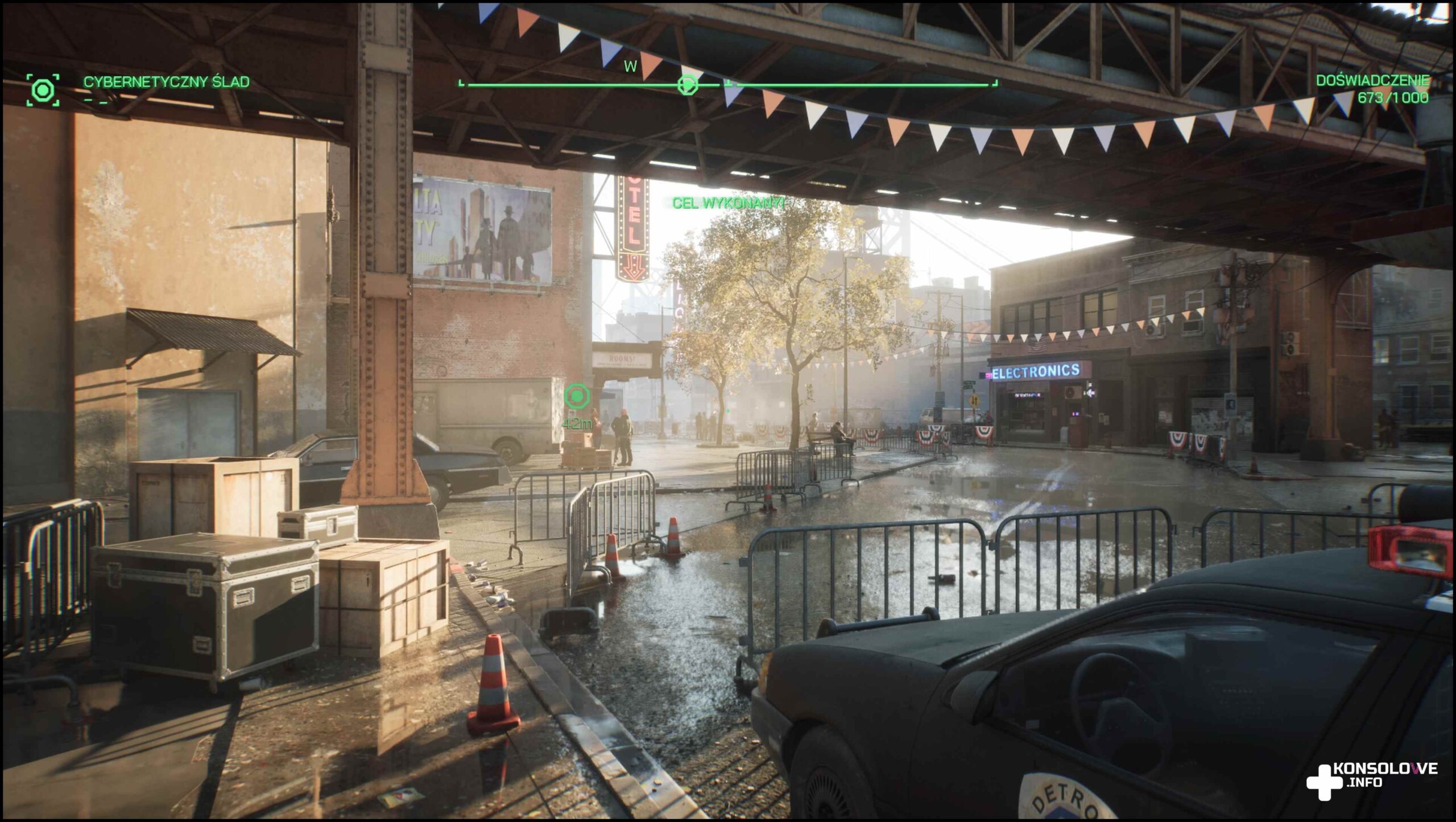Select the Cybernetyczny Ślad quest title

tap(166, 82)
